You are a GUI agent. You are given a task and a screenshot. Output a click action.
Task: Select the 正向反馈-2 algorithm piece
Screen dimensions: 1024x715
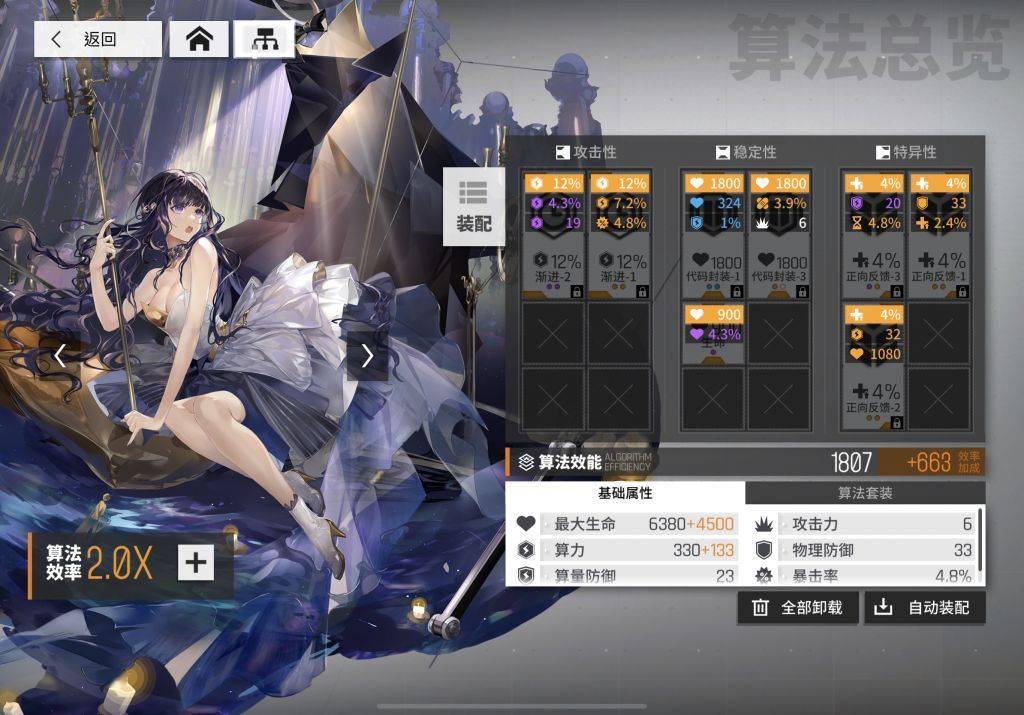(x=872, y=367)
